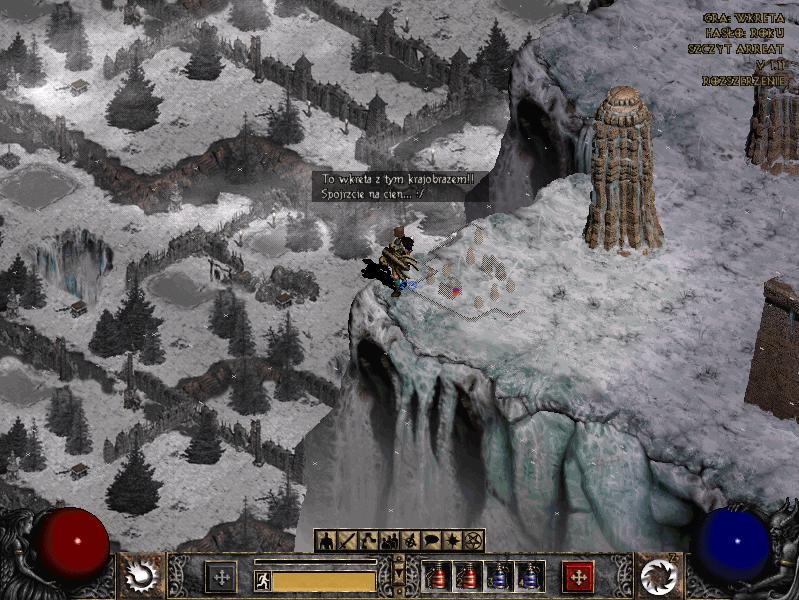Toggle run/walk with the running man button
The image size is (799, 600).
(263, 580)
